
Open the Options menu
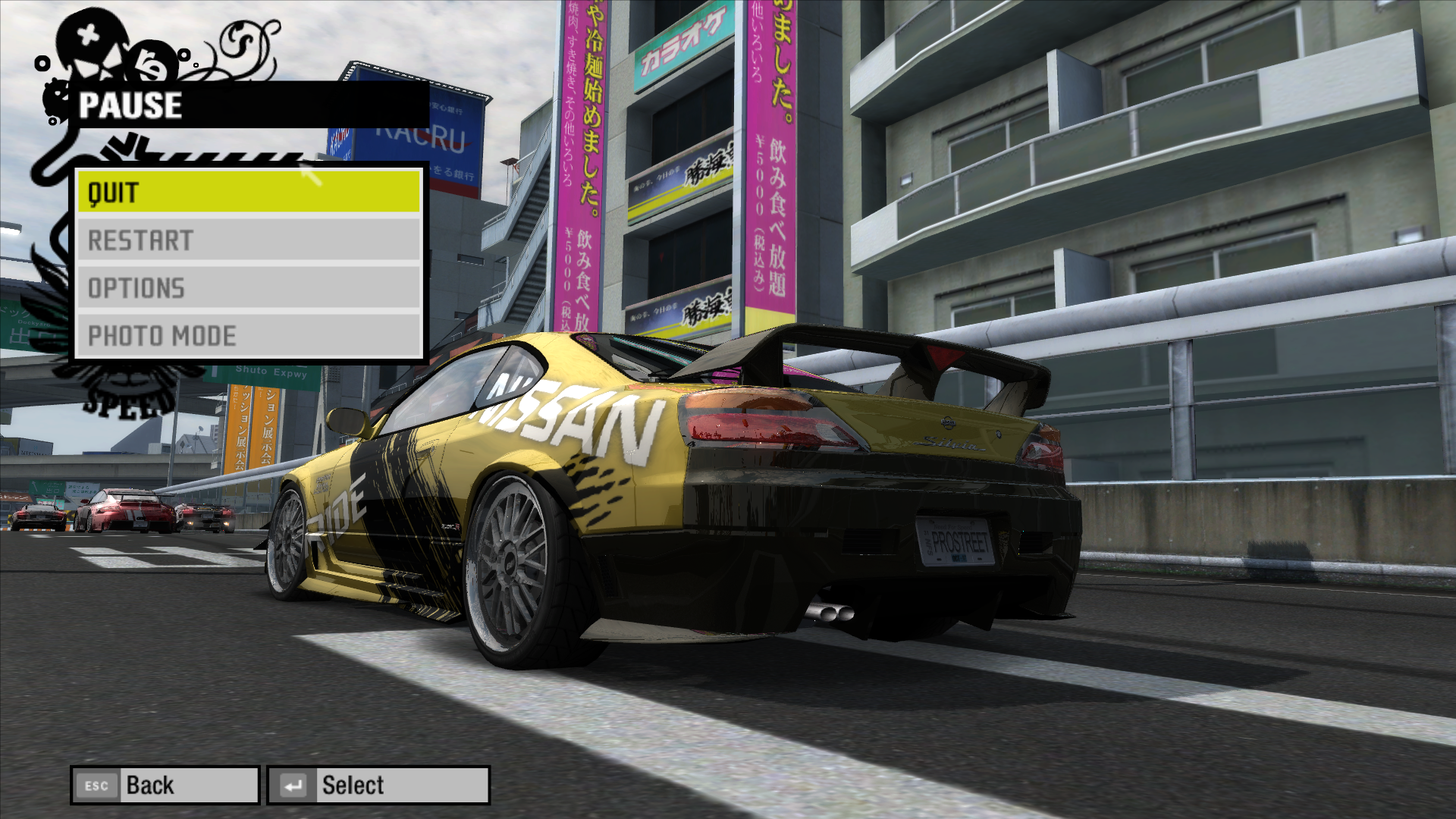(x=249, y=288)
